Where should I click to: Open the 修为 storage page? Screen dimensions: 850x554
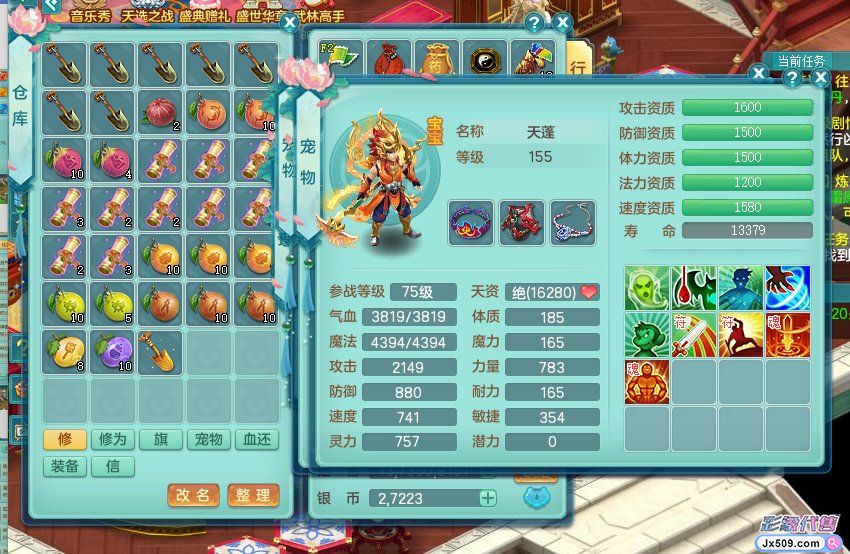[112, 440]
